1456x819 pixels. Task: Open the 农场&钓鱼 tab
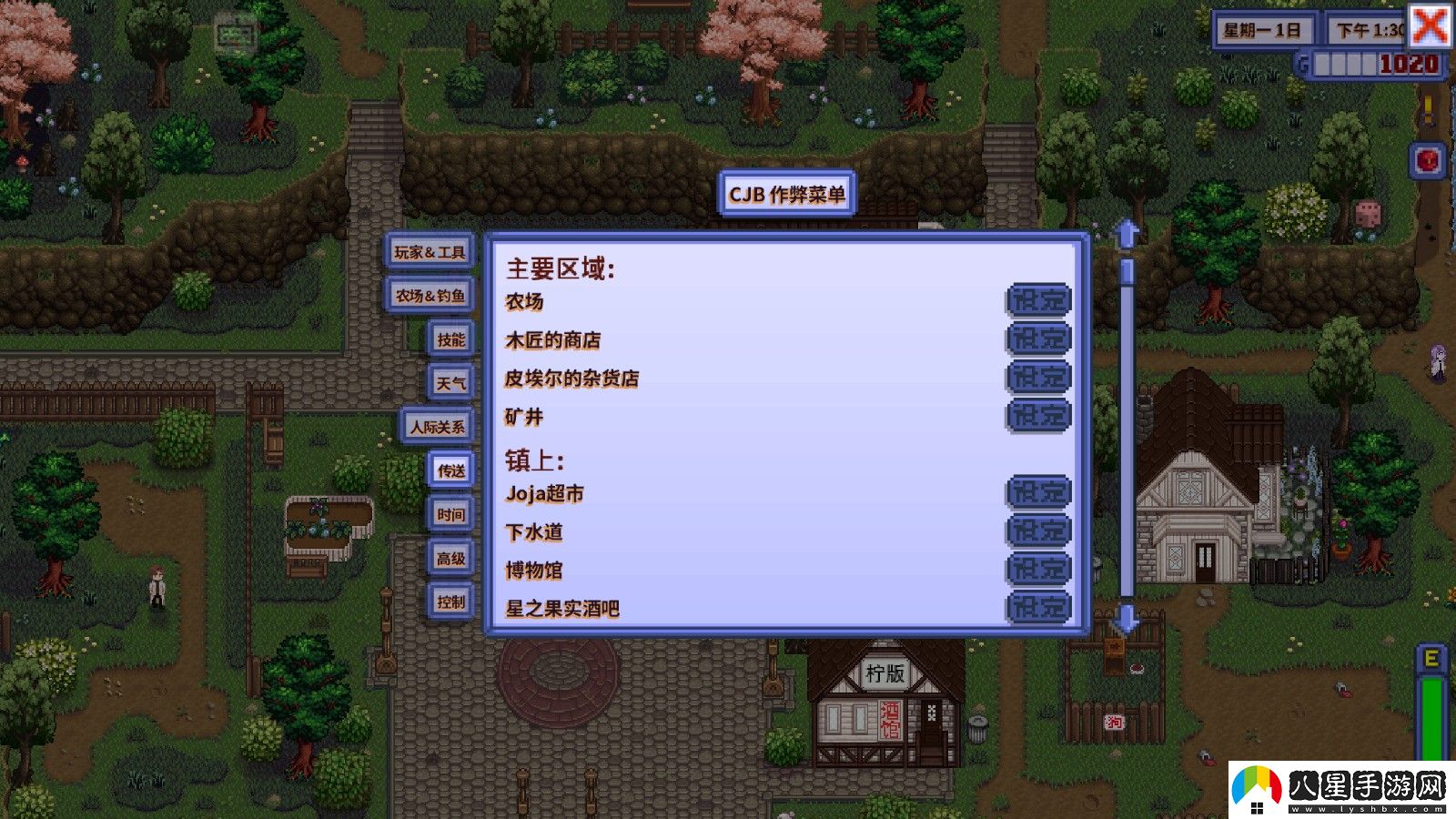[430, 295]
